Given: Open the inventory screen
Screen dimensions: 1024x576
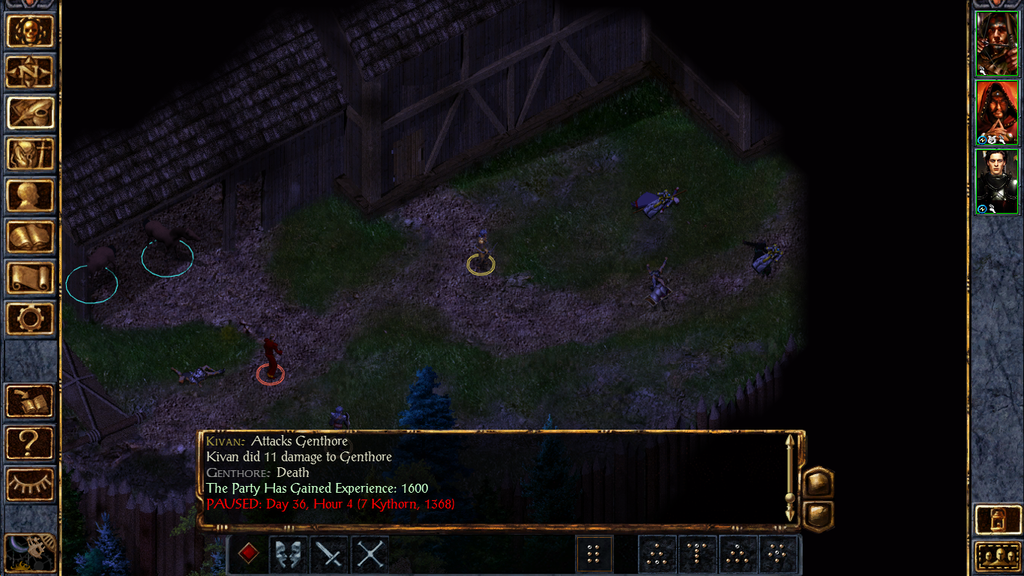Looking at the screenshot, I should 30,154.
